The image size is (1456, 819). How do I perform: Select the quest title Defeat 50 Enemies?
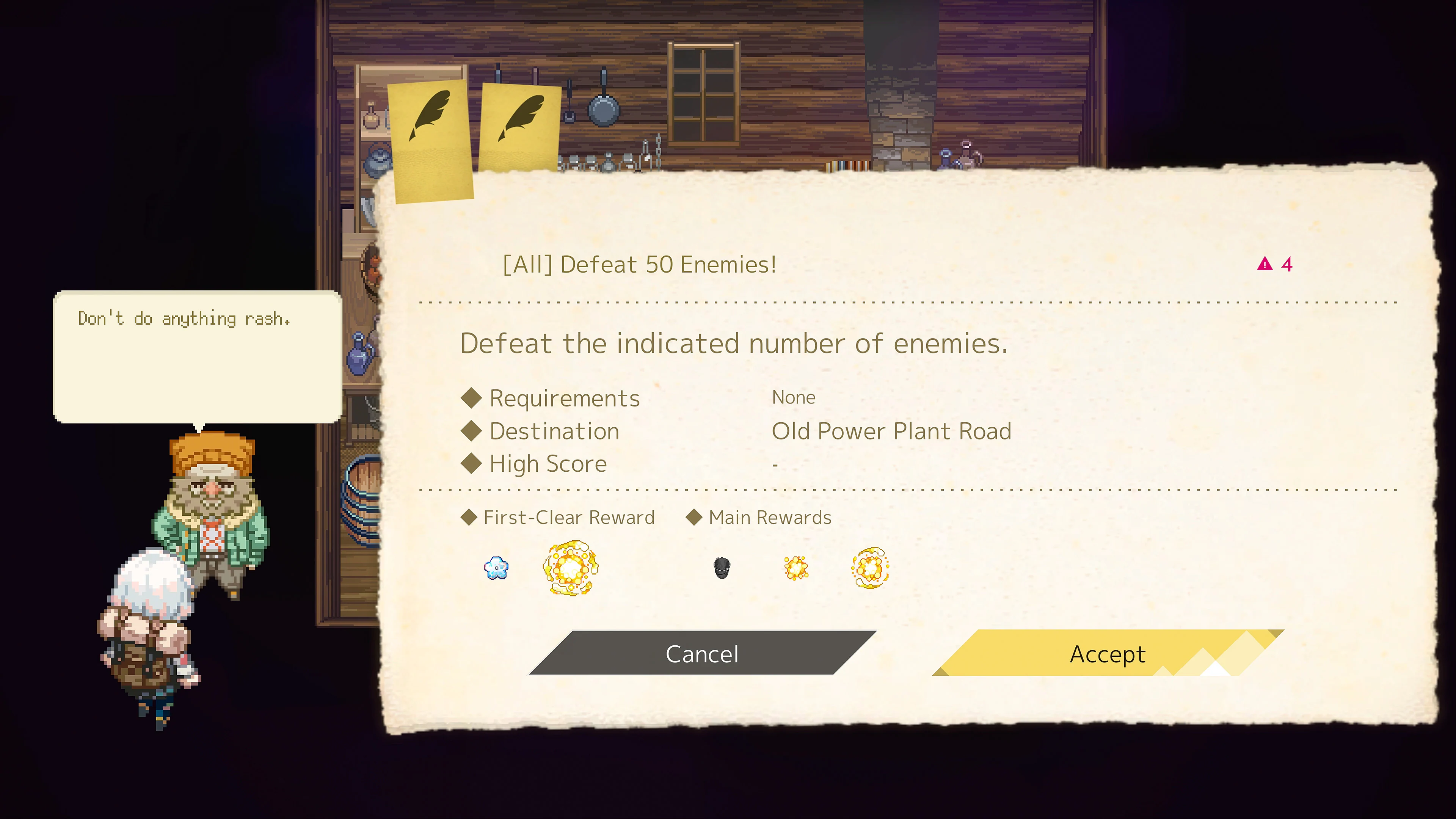point(639,264)
